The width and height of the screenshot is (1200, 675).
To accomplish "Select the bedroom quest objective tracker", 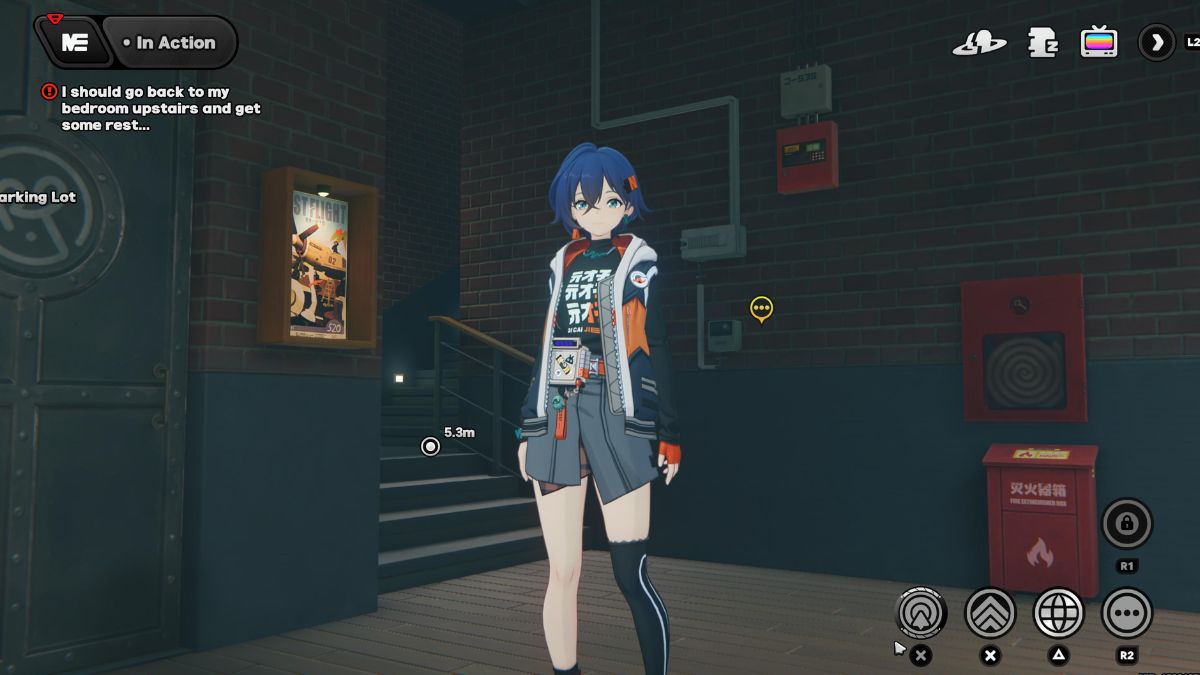I will click(x=160, y=108).
